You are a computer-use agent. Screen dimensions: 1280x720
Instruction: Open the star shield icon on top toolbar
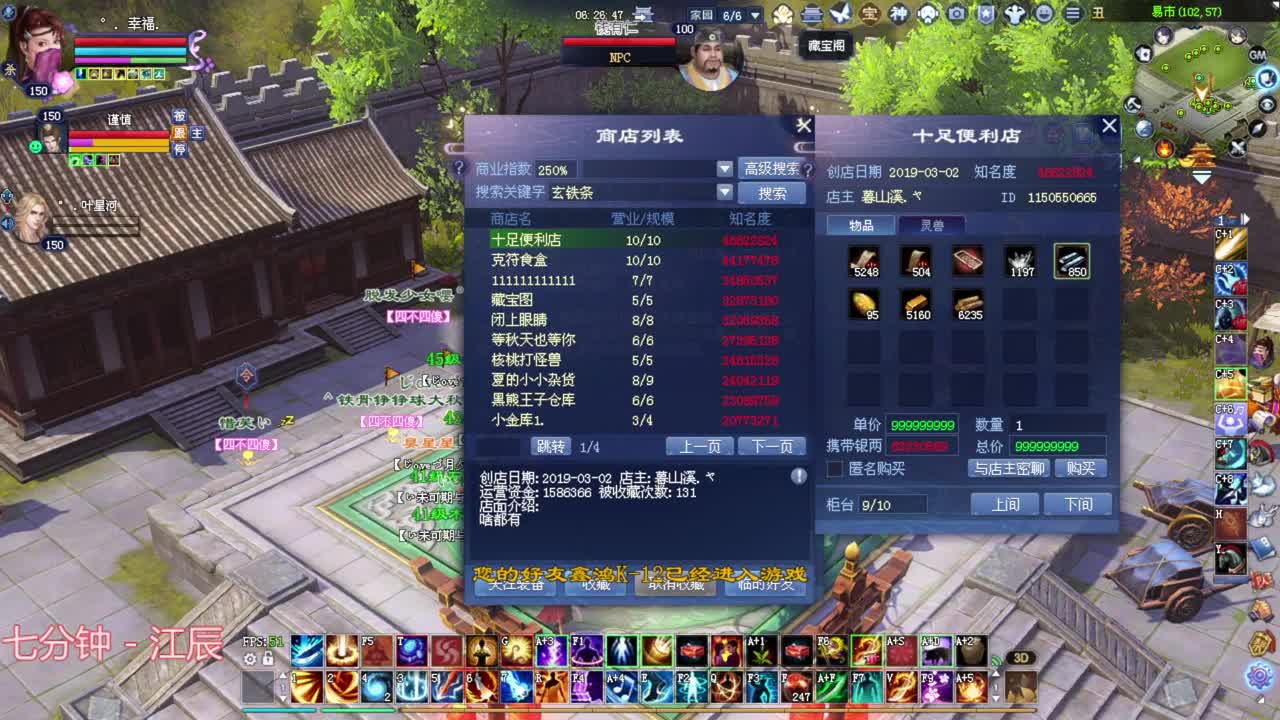pyautogui.click(x=987, y=14)
